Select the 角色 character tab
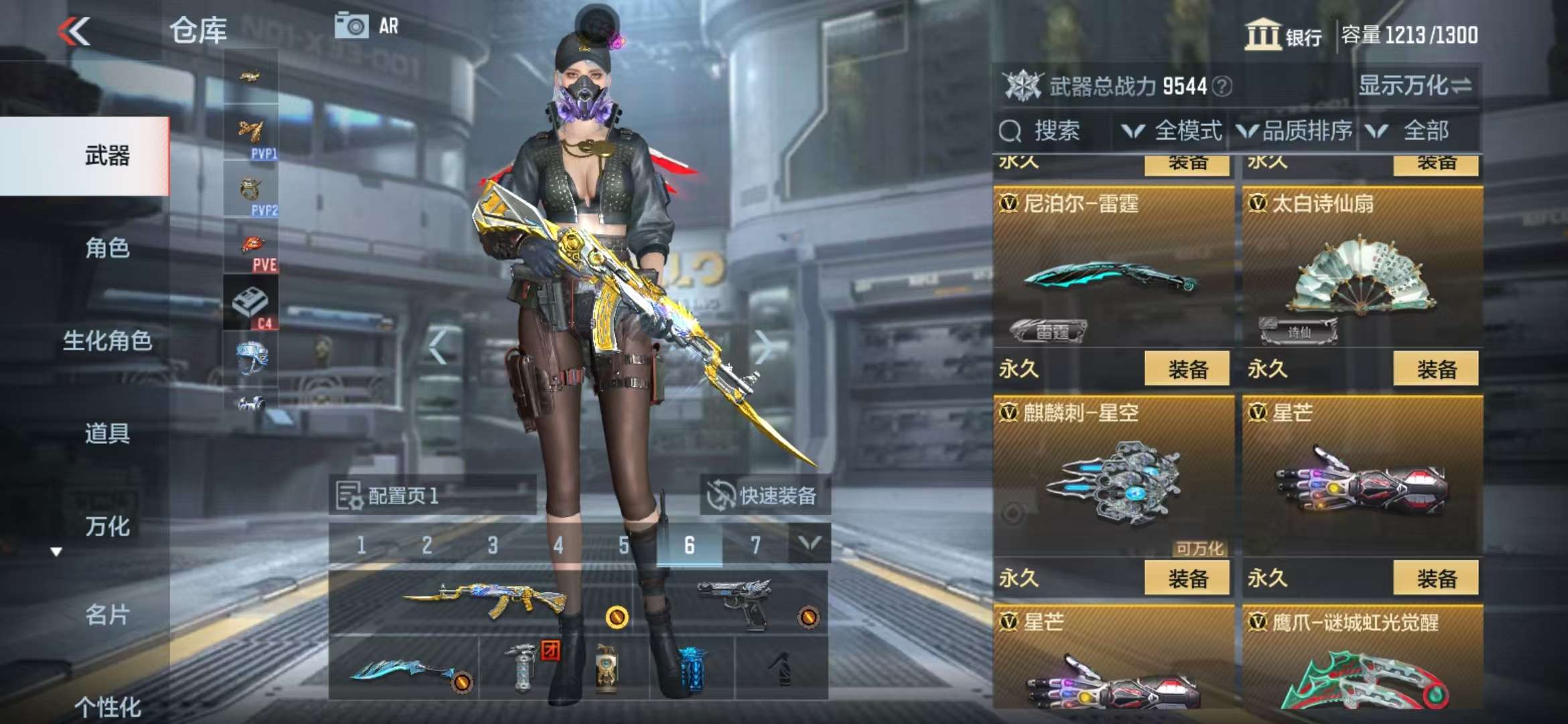The image size is (1568, 724). tap(107, 248)
